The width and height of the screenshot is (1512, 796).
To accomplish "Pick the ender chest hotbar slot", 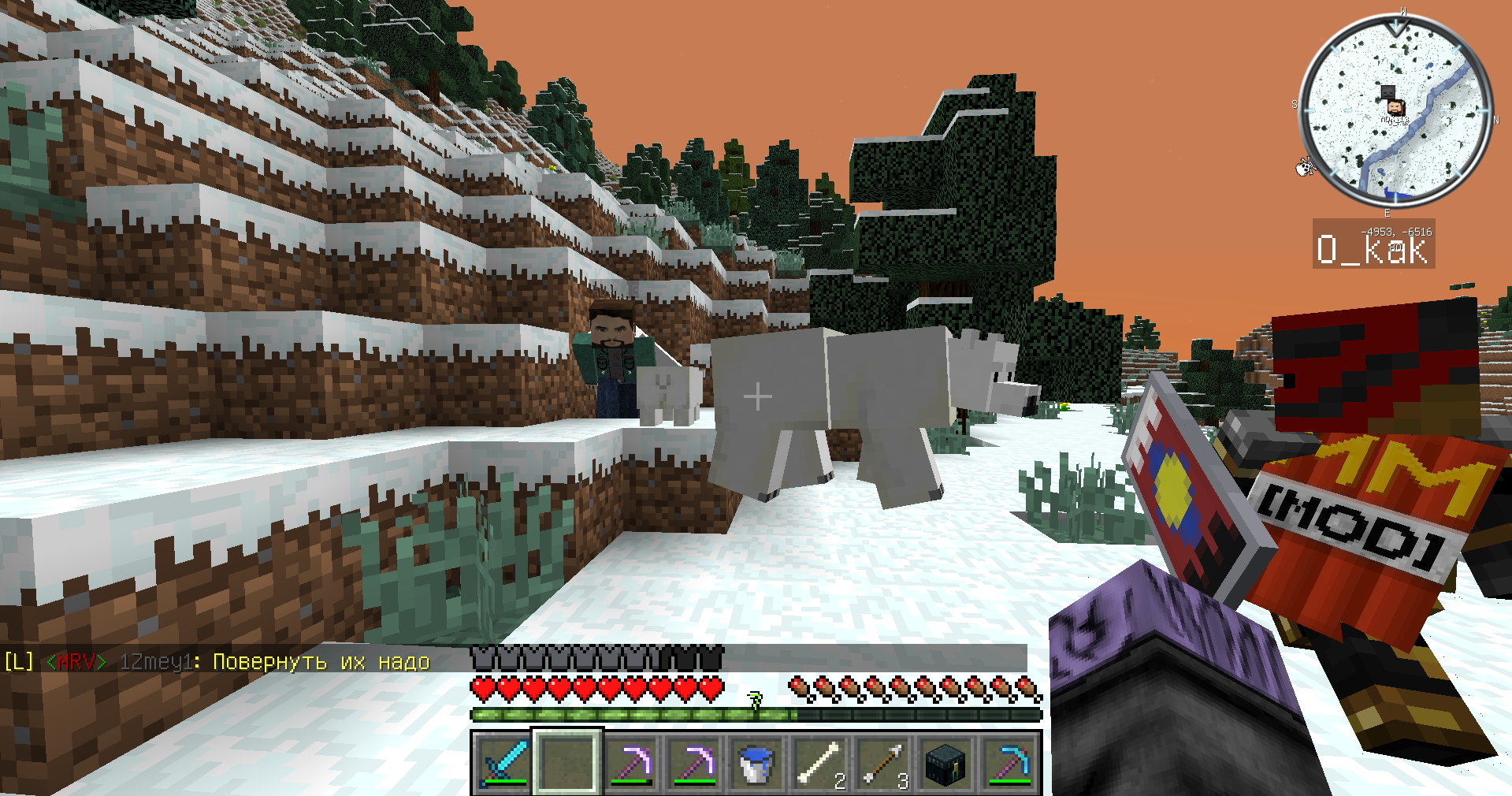I will 945,763.
